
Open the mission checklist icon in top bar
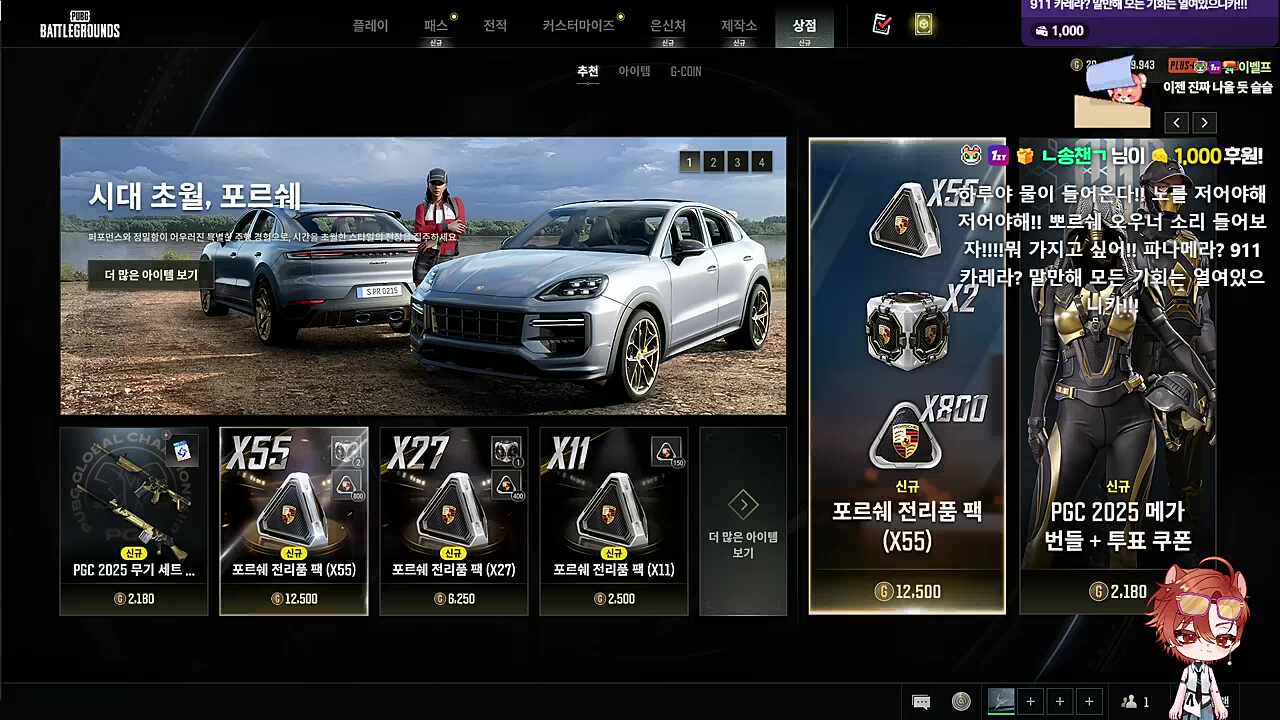pyautogui.click(x=881, y=25)
